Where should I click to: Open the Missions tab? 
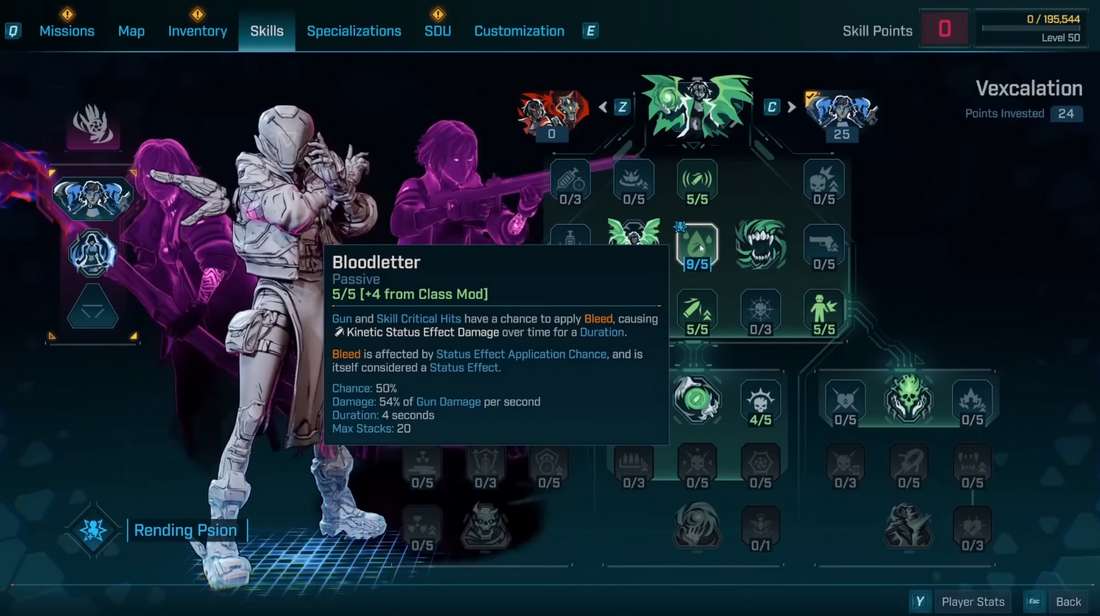(67, 31)
